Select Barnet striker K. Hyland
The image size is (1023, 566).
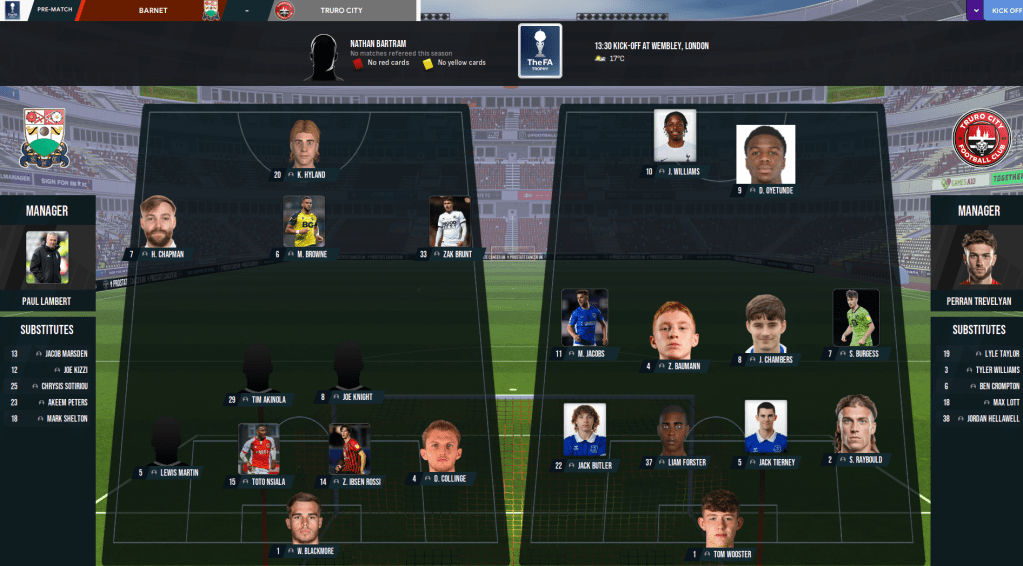(x=304, y=144)
